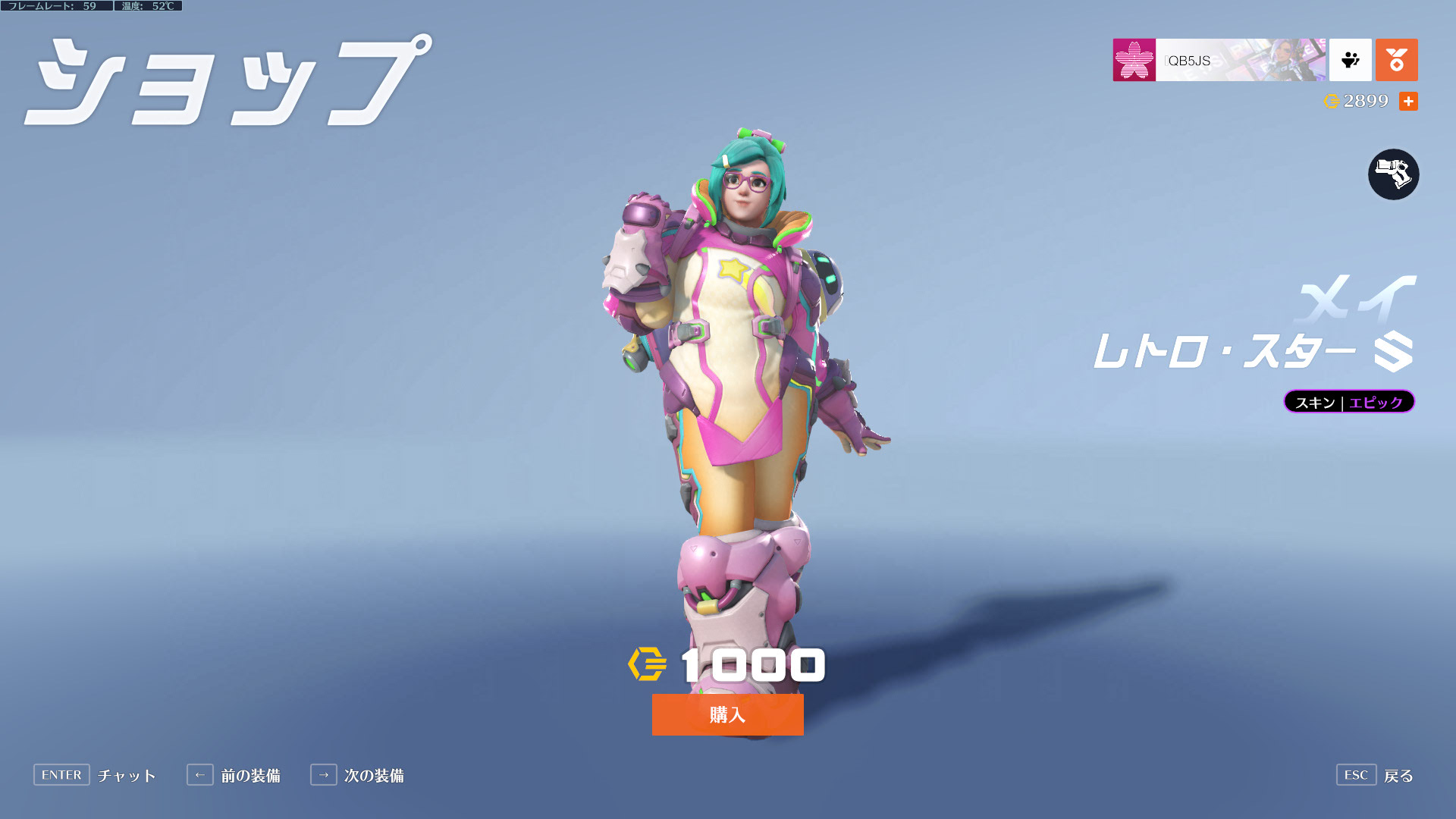Viewport: 1456px width, 819px height.
Task: Open the social friends list icon
Action: point(1350,60)
